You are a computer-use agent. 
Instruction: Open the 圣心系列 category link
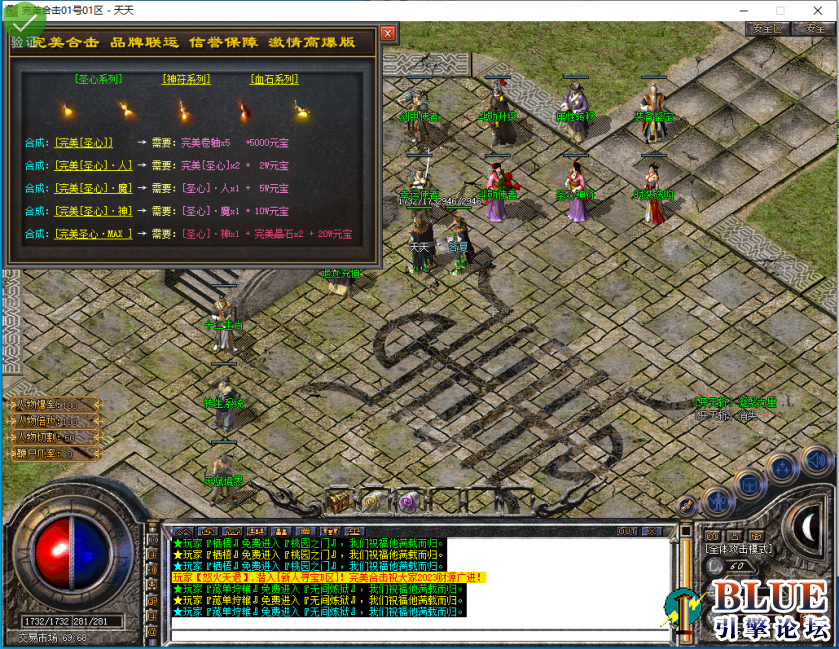click(x=96, y=79)
